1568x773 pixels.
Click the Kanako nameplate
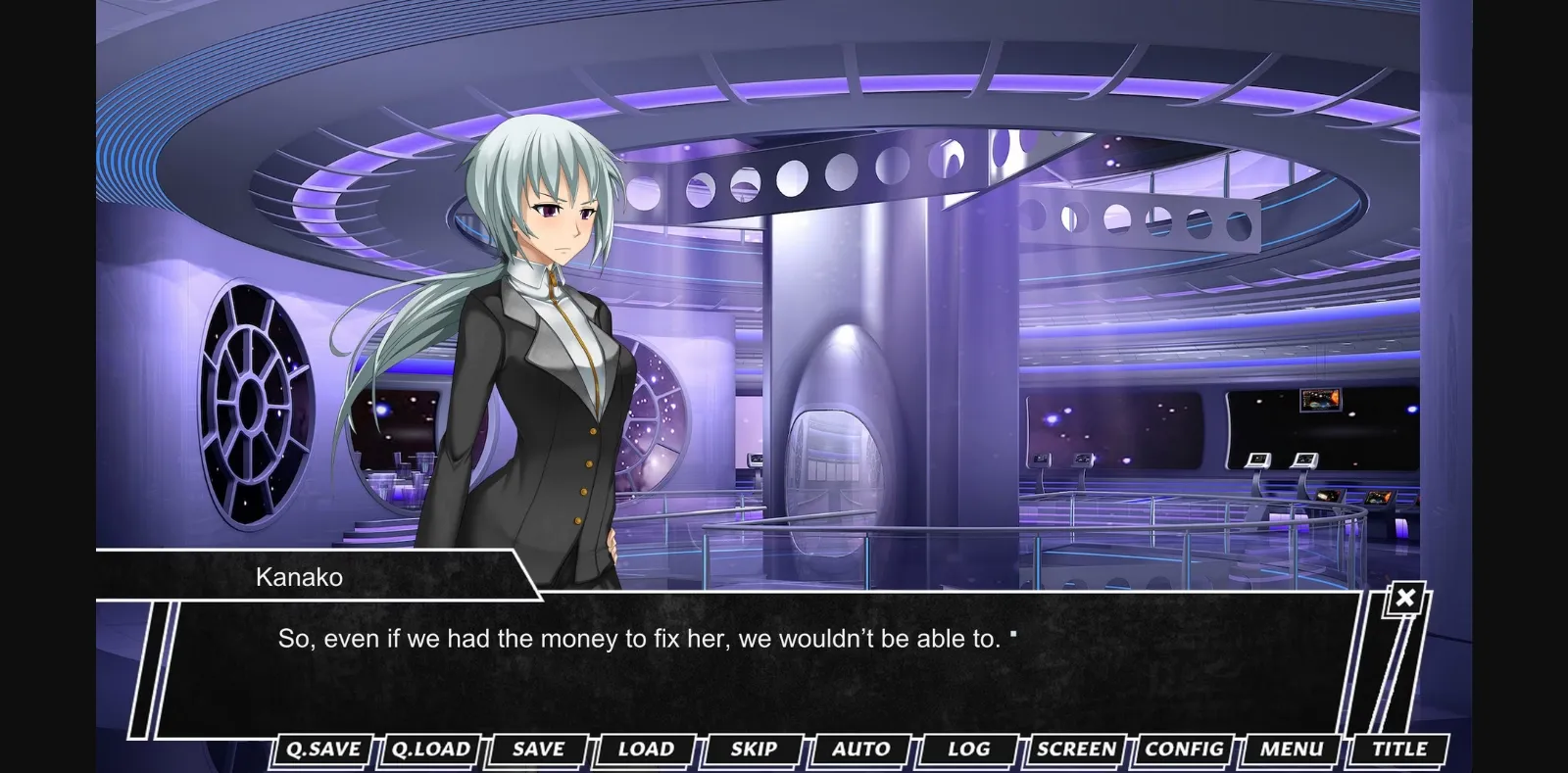[299, 576]
